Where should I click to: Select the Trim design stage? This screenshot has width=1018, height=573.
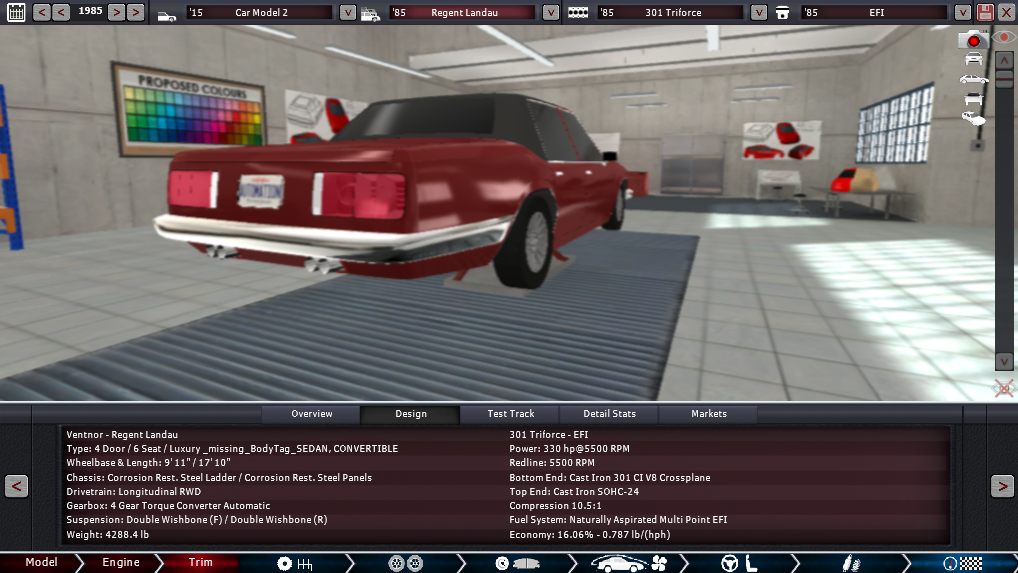pyautogui.click(x=201, y=563)
